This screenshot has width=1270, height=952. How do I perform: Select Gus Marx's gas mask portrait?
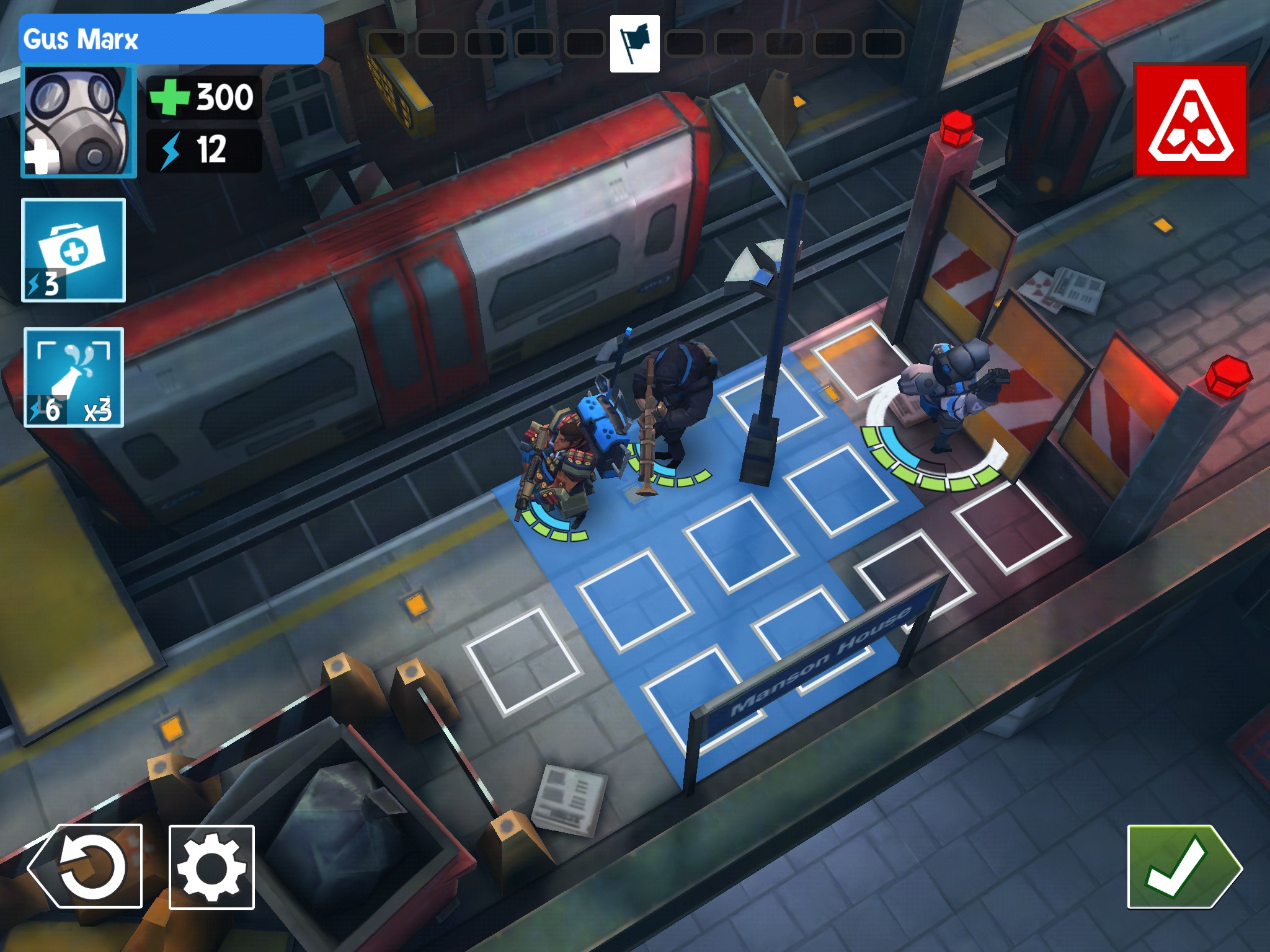point(78,121)
